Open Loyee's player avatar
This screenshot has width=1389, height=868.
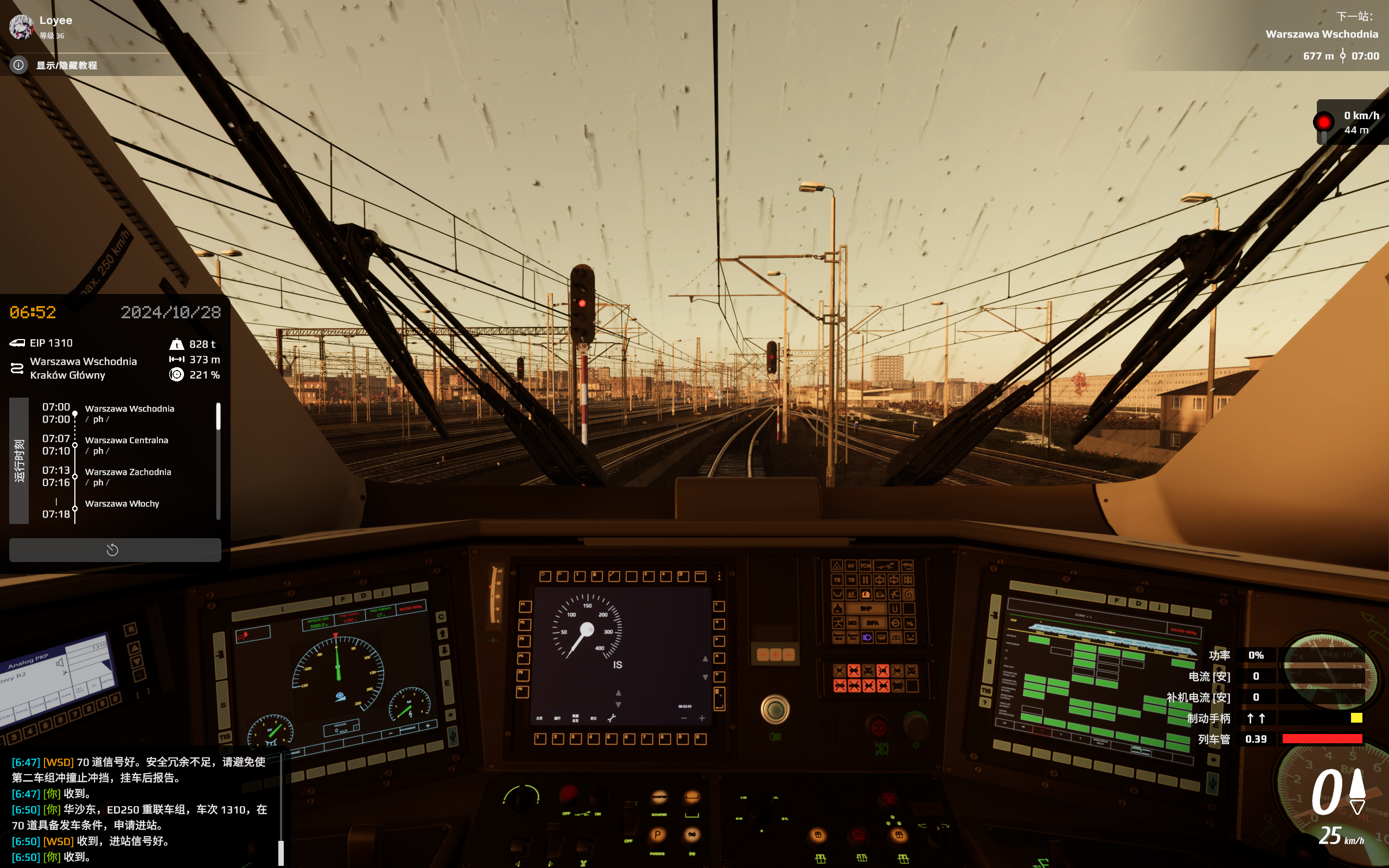tap(21, 27)
